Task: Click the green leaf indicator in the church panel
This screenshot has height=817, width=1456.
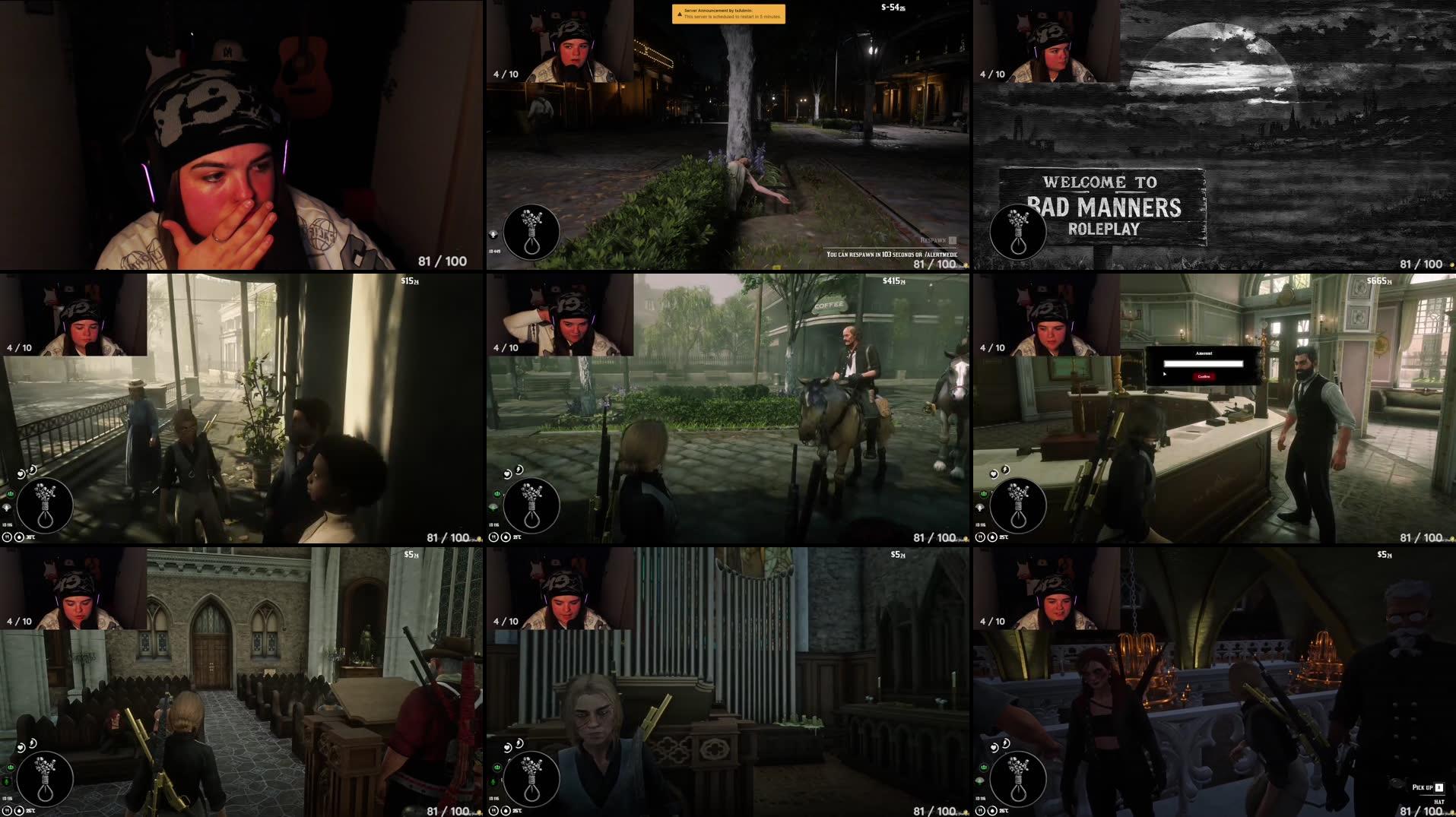Action: click(x=493, y=781)
